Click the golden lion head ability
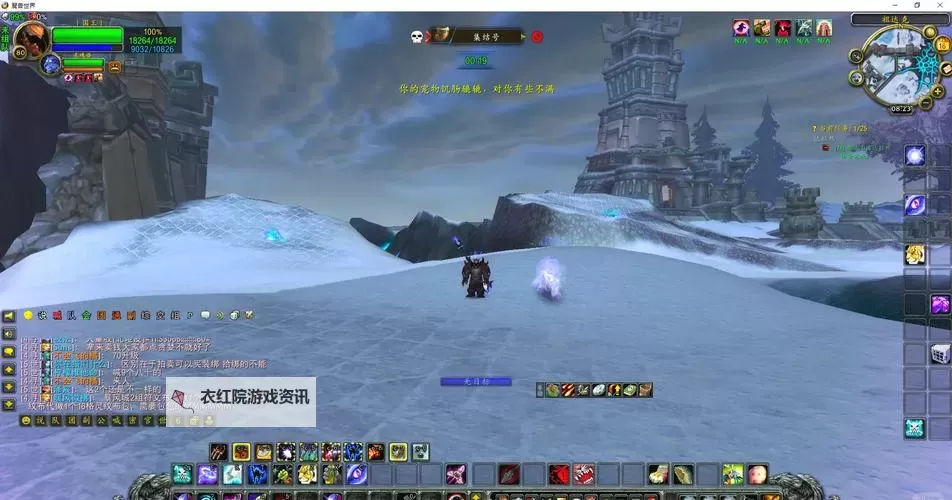Screen dimensions: 952x500 914,254
